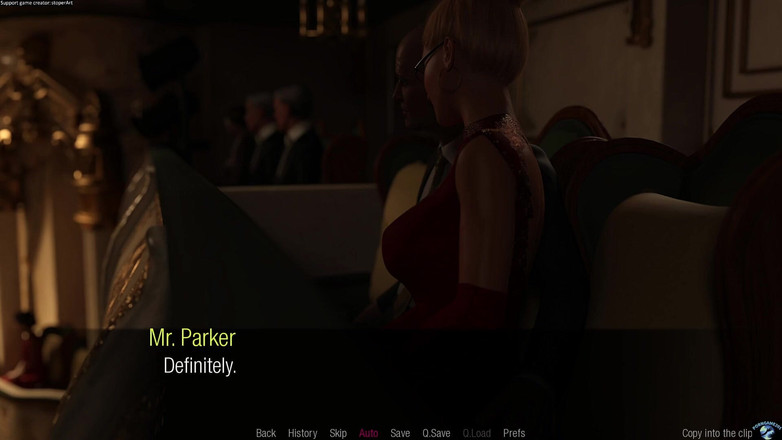Viewport: 782px width, 440px height.
Task: Open the dialogue History log
Action: click(302, 433)
